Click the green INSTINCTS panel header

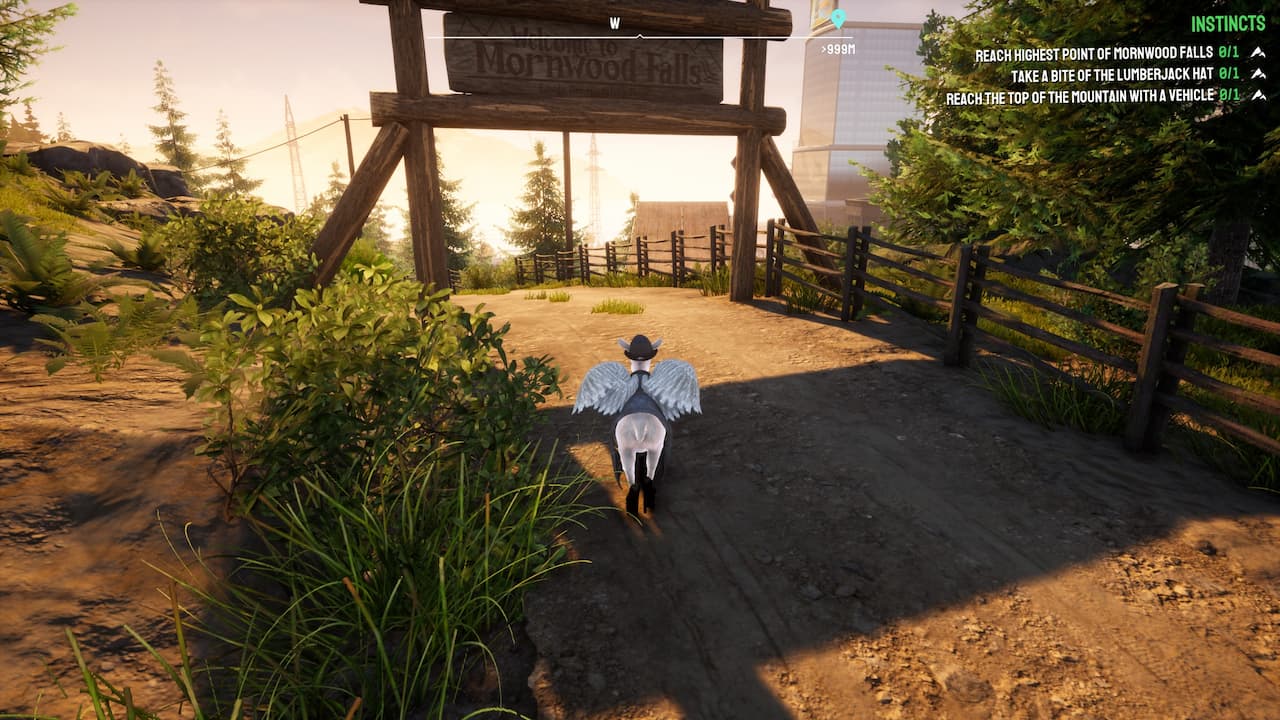(x=1228, y=21)
